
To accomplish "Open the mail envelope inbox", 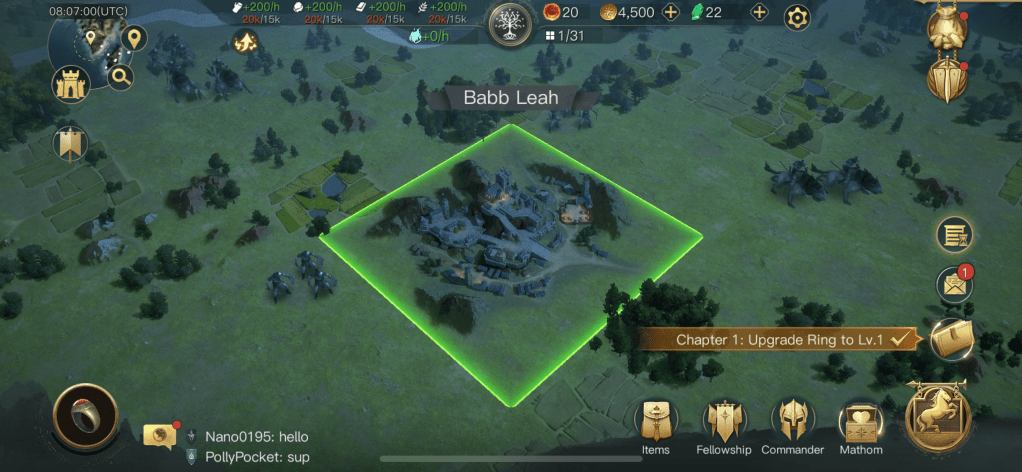I will [x=954, y=285].
